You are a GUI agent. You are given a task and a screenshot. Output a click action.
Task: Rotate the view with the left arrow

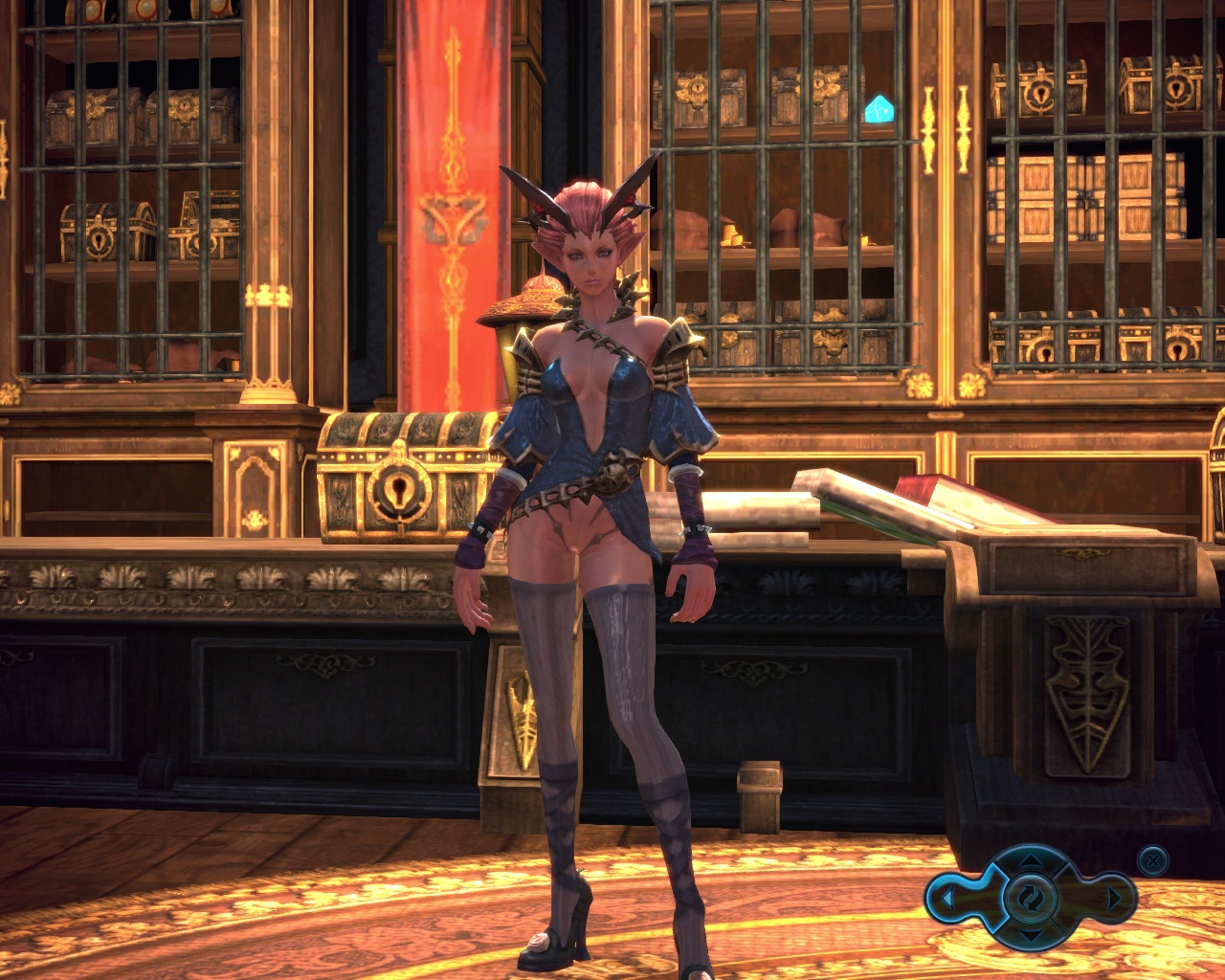[947, 900]
